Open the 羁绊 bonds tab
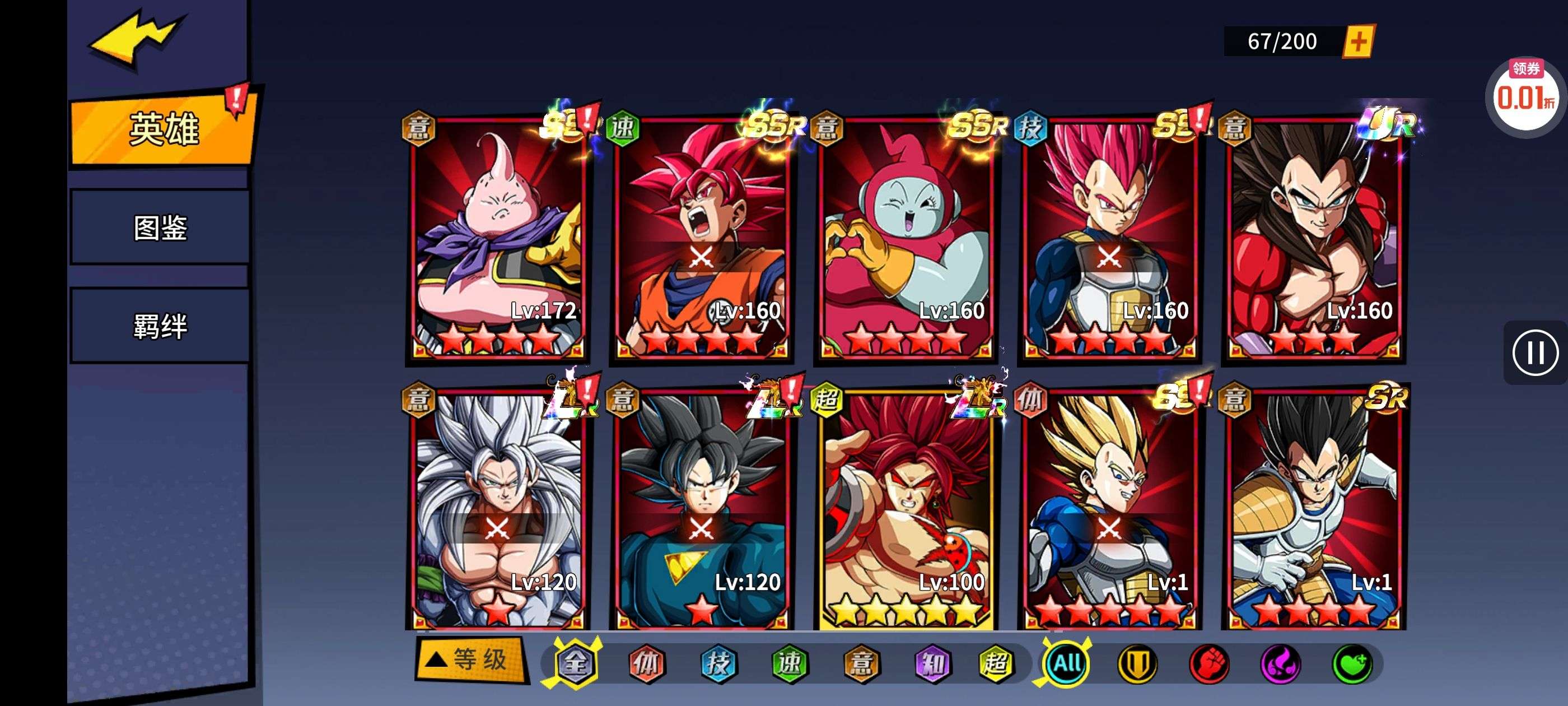 (160, 326)
